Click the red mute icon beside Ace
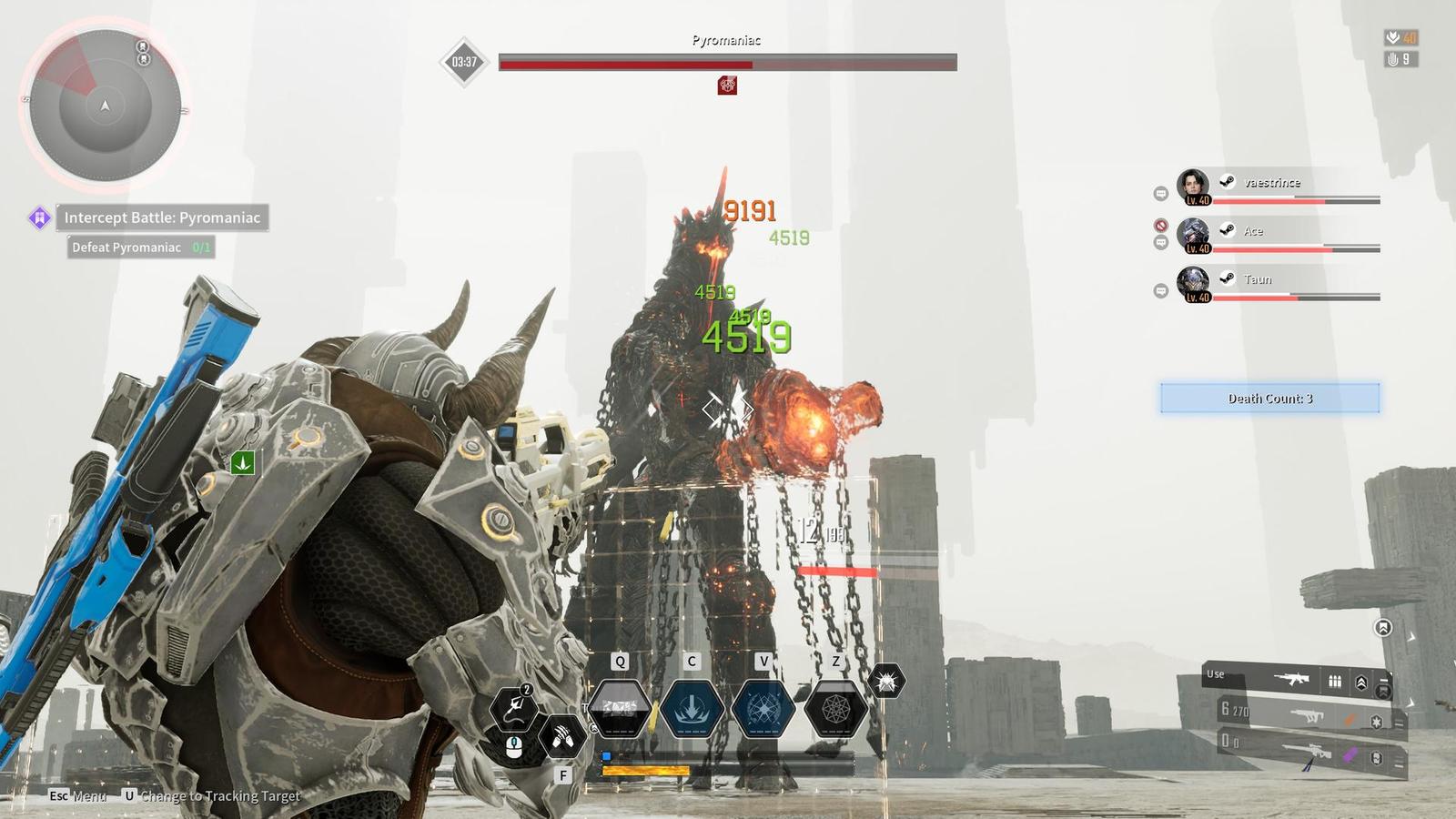This screenshot has height=819, width=1456. pos(1160,225)
